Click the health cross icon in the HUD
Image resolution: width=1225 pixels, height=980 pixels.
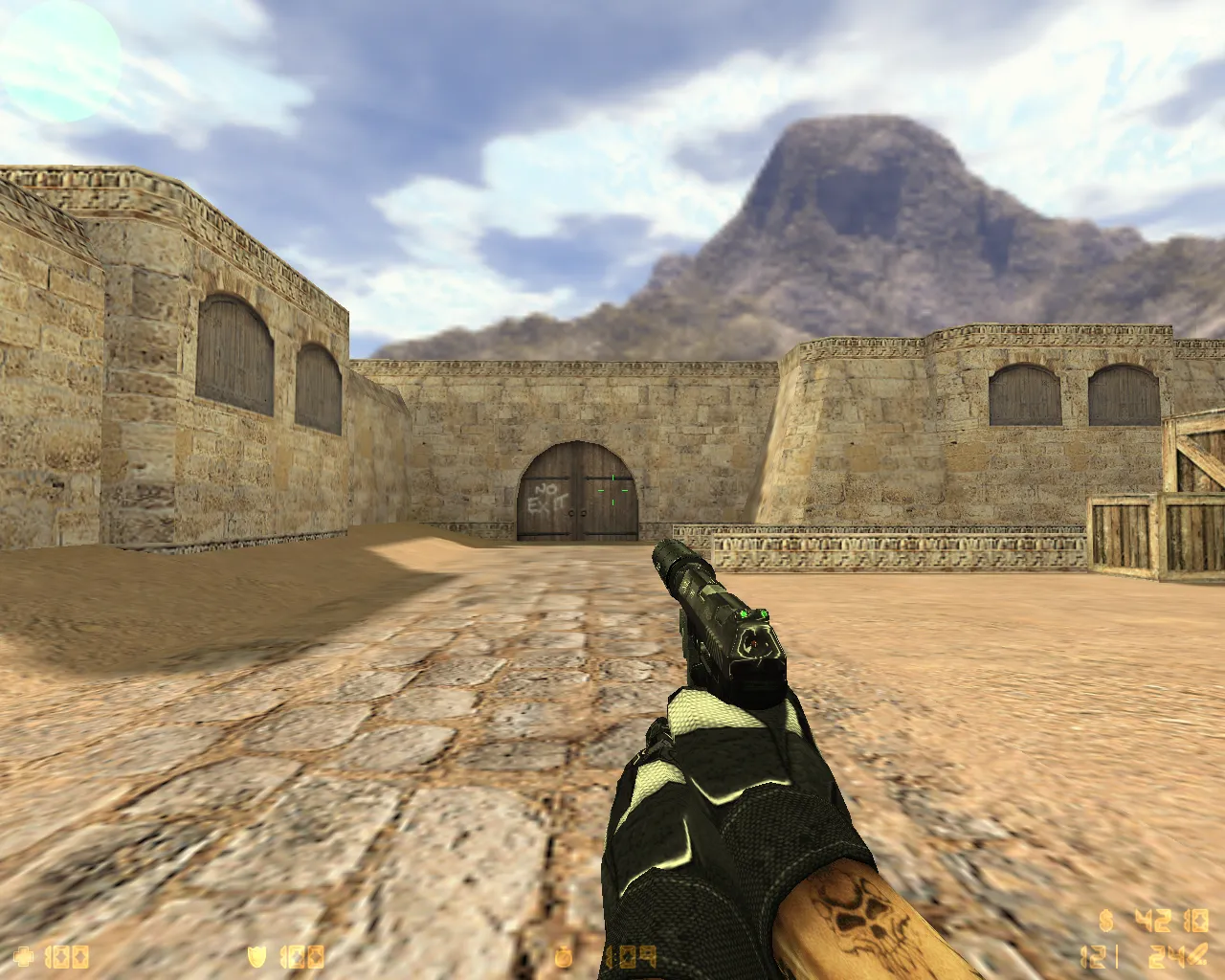(21, 955)
